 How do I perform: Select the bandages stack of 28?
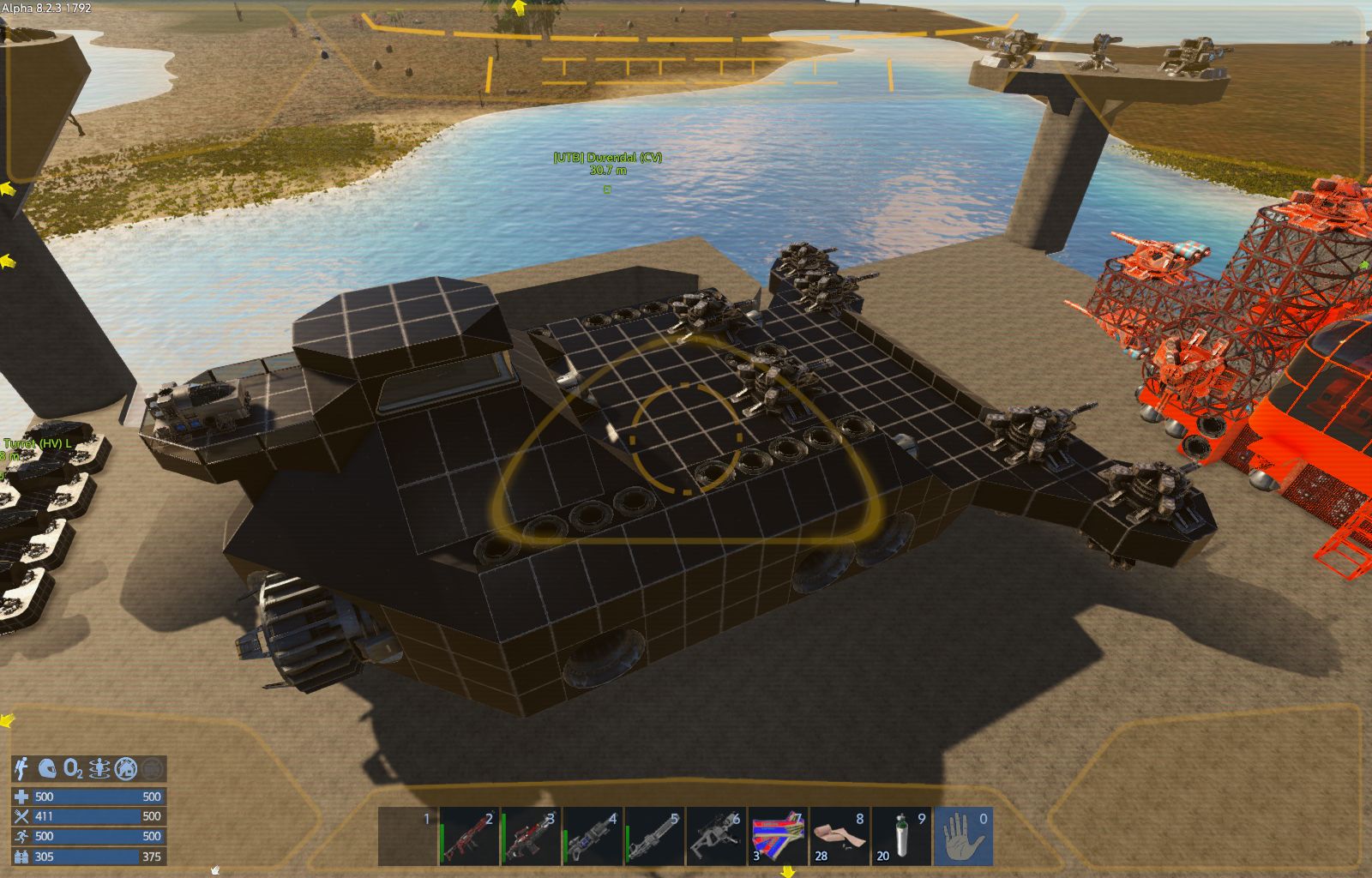(x=840, y=837)
